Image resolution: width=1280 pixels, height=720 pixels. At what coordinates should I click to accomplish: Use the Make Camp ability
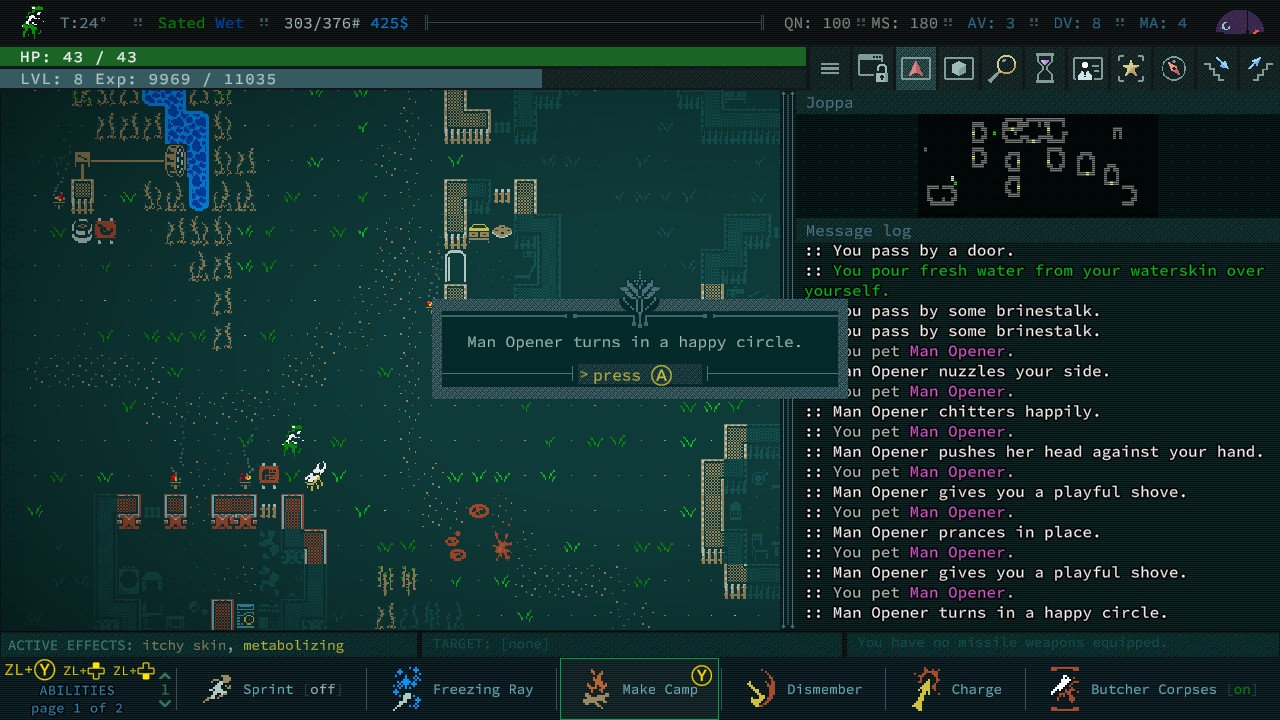(640, 689)
